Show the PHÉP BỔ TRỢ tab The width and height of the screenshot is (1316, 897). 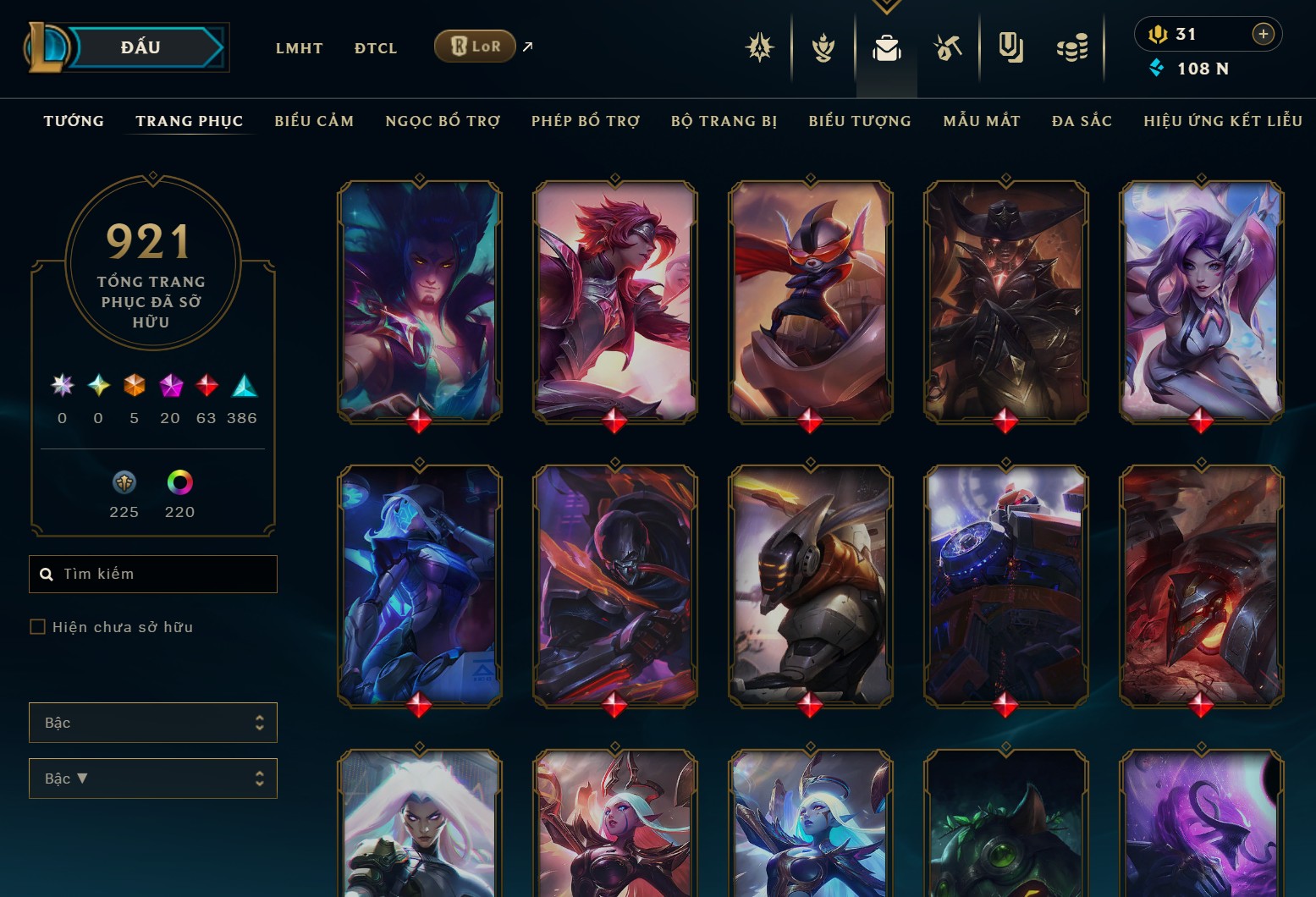586,121
